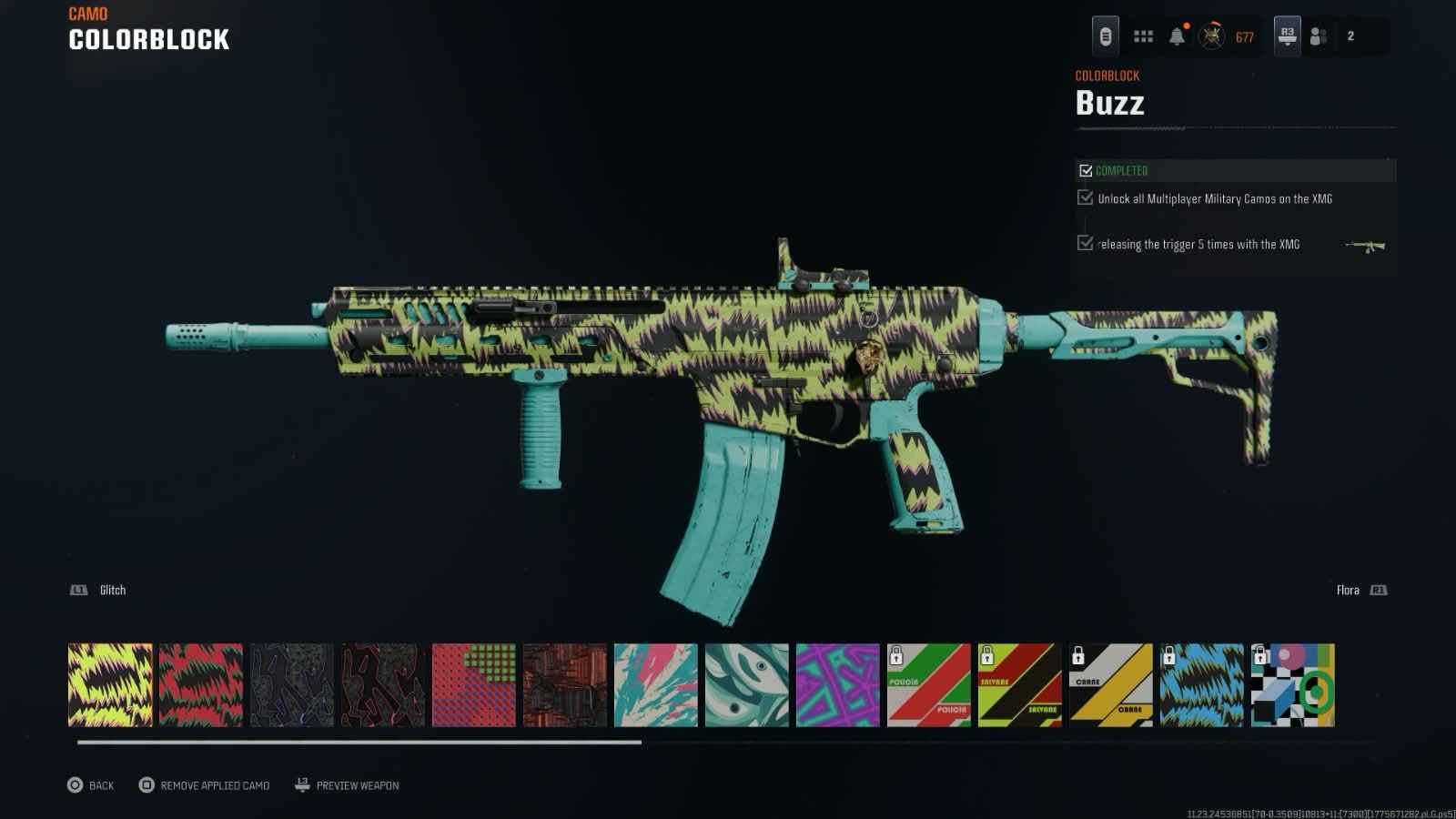Open the notifications bell
The height and width of the screenshot is (819, 1456).
tap(1177, 36)
